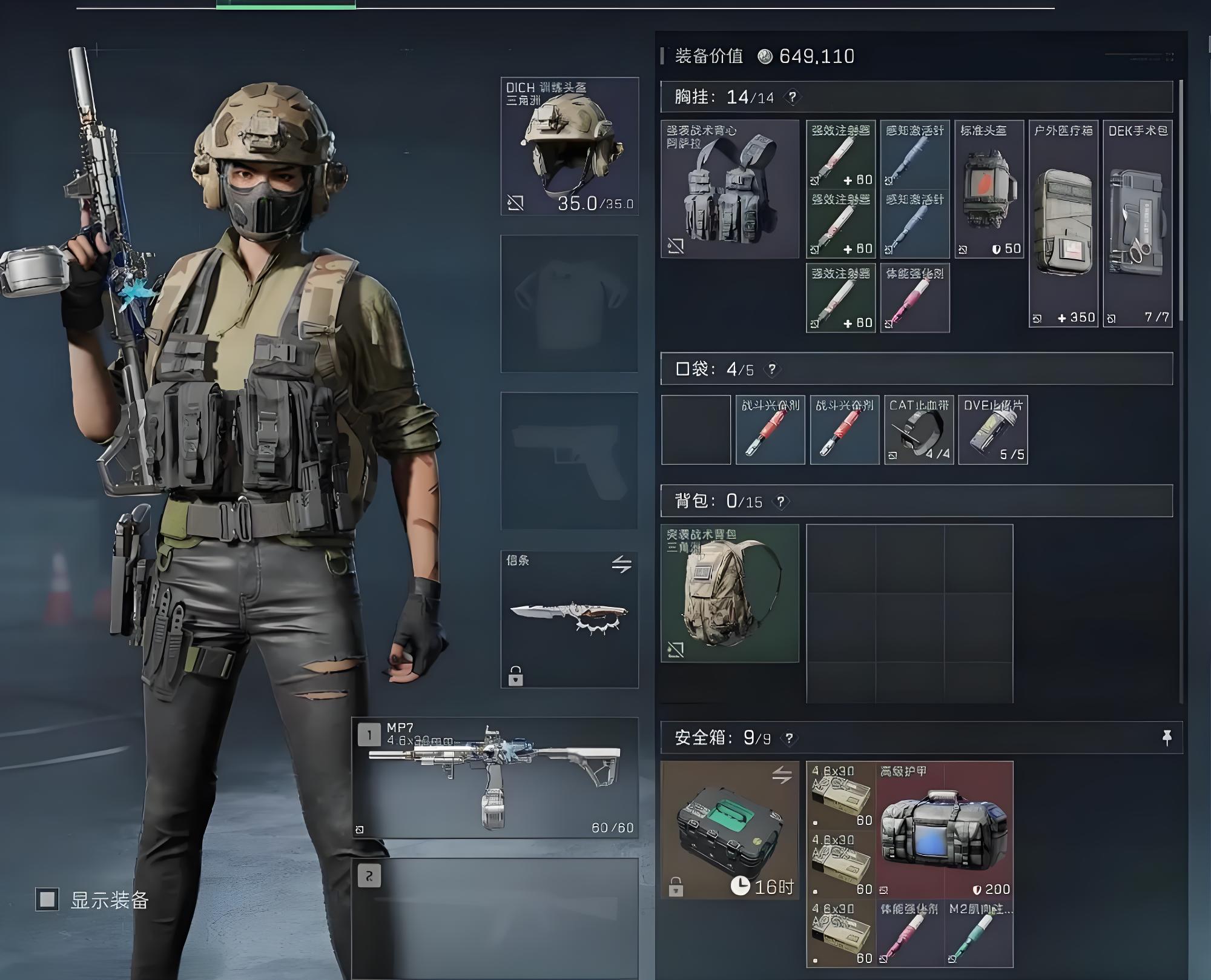Select the tactical chest rig item
The width and height of the screenshot is (1211, 980).
730,189
